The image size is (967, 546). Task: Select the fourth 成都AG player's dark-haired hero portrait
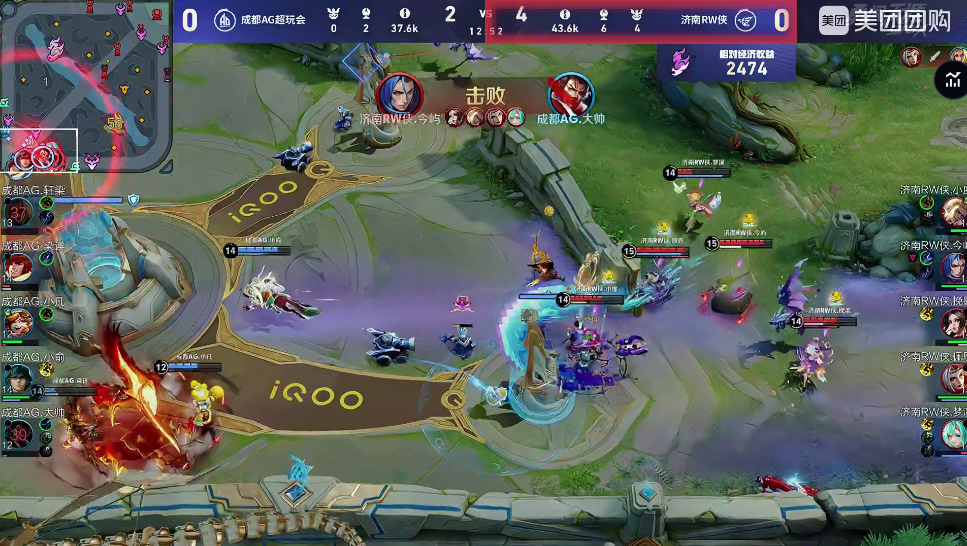click(20, 378)
